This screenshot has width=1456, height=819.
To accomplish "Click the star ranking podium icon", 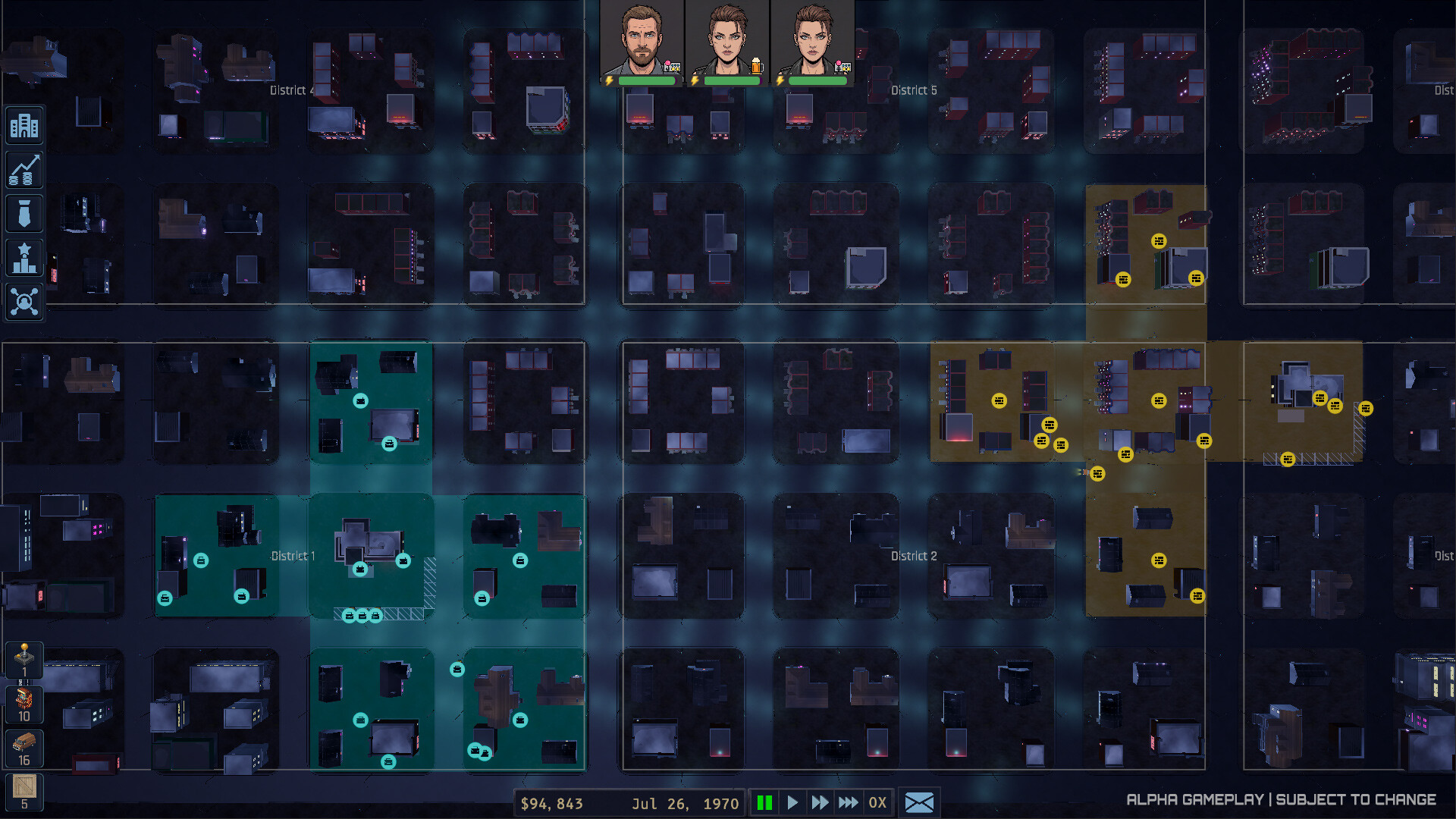I will [24, 257].
